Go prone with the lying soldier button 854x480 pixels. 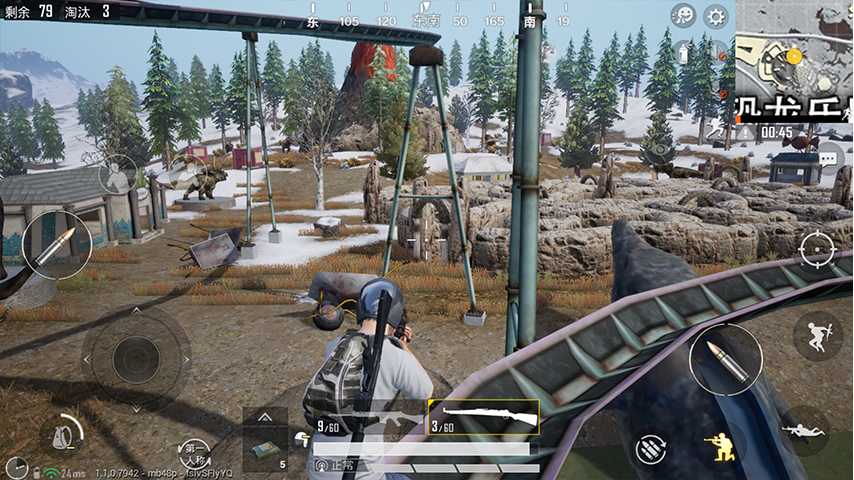pyautogui.click(x=804, y=430)
